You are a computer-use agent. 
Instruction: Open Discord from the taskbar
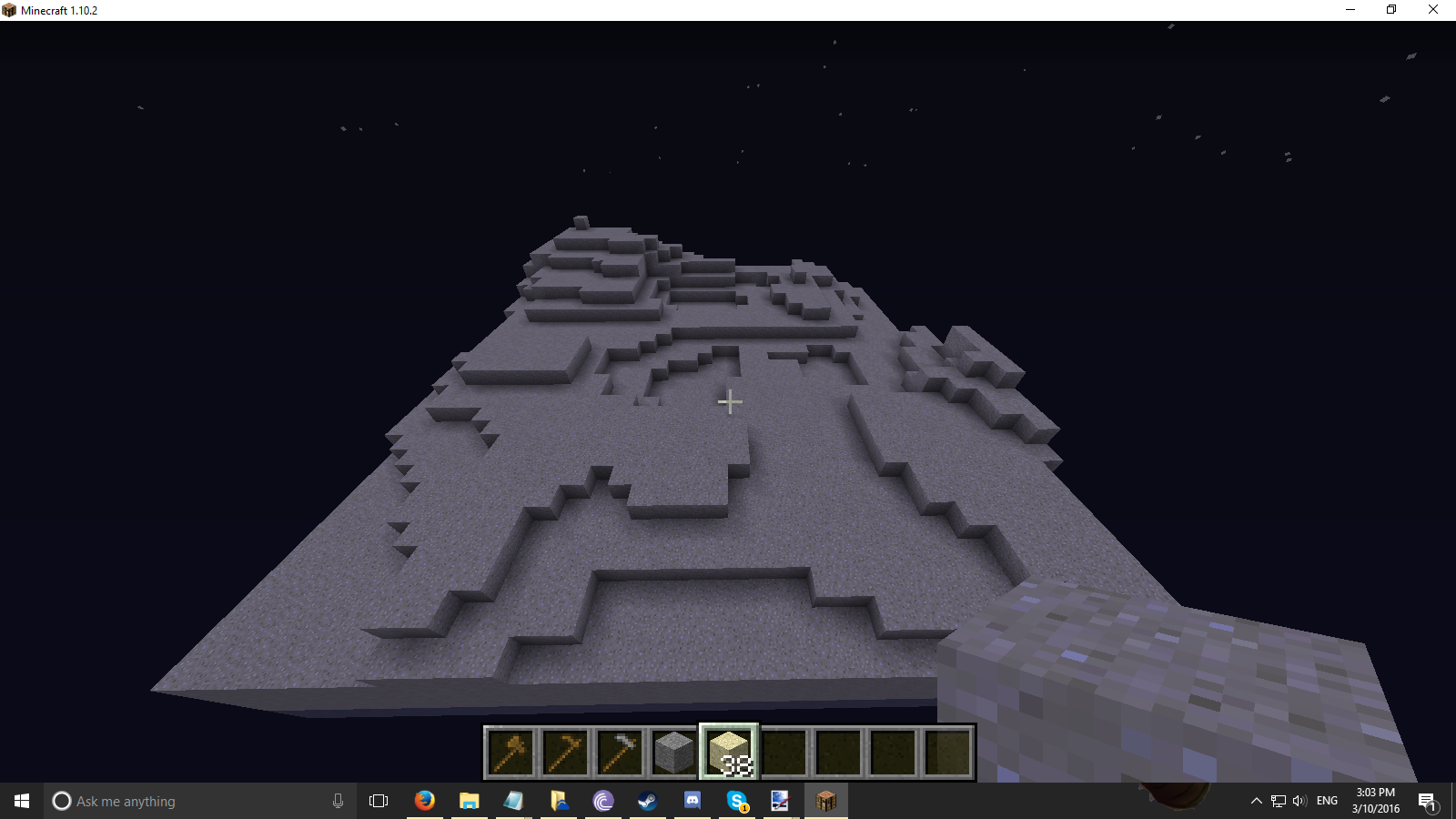click(692, 801)
